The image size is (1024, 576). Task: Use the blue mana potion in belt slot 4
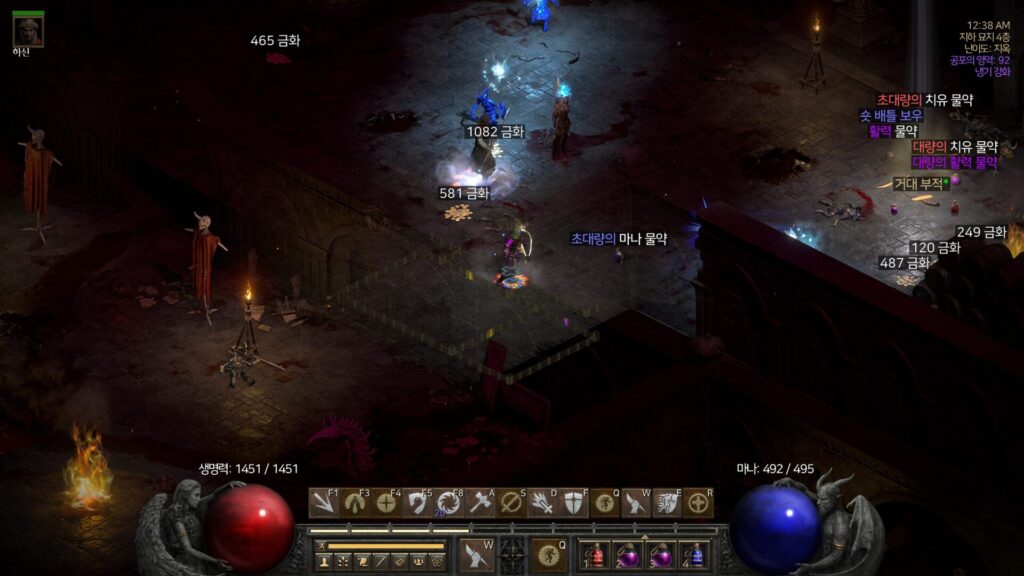click(x=694, y=555)
